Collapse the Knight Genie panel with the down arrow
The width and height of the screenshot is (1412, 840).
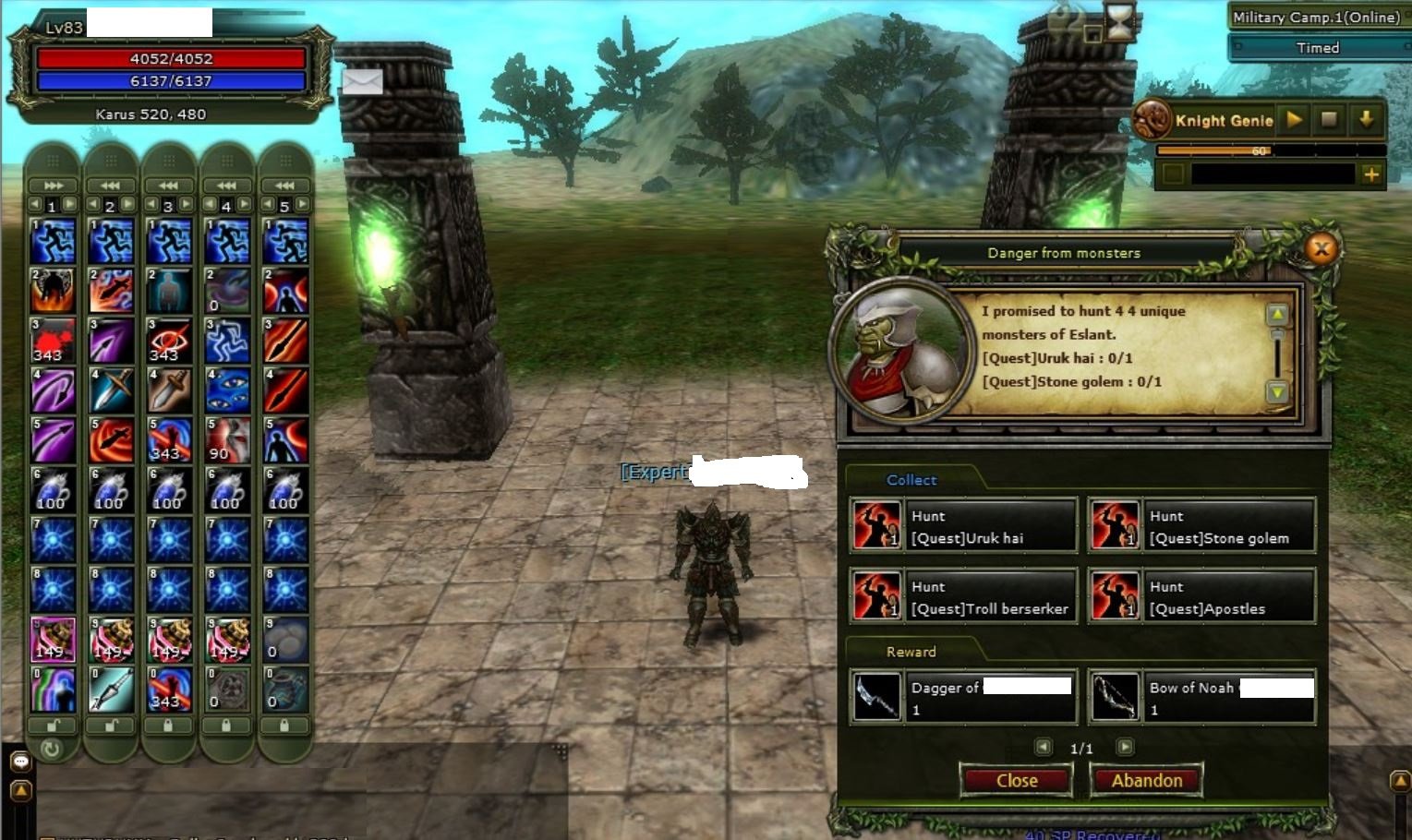click(1367, 119)
